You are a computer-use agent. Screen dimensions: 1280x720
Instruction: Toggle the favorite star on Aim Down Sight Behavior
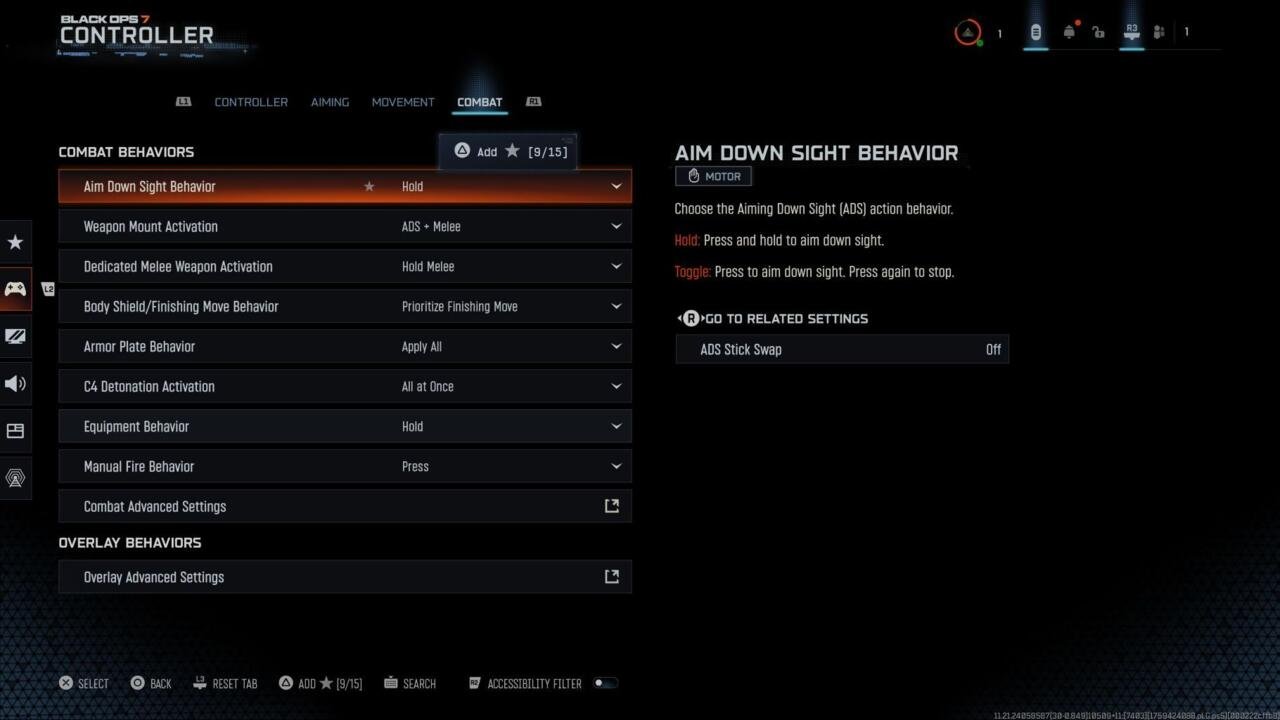pos(369,186)
